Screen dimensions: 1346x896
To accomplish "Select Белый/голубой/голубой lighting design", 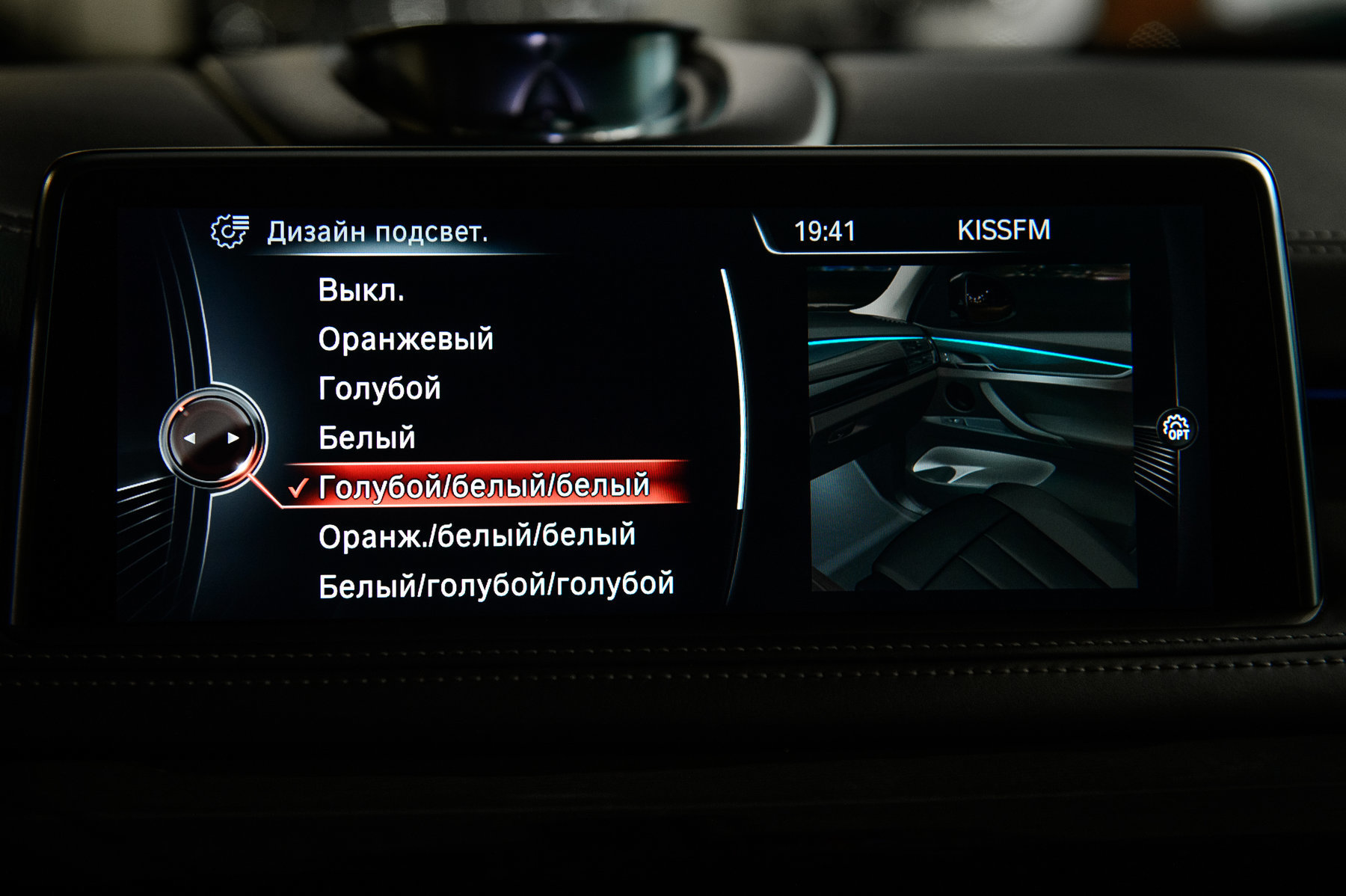I will point(497,586).
